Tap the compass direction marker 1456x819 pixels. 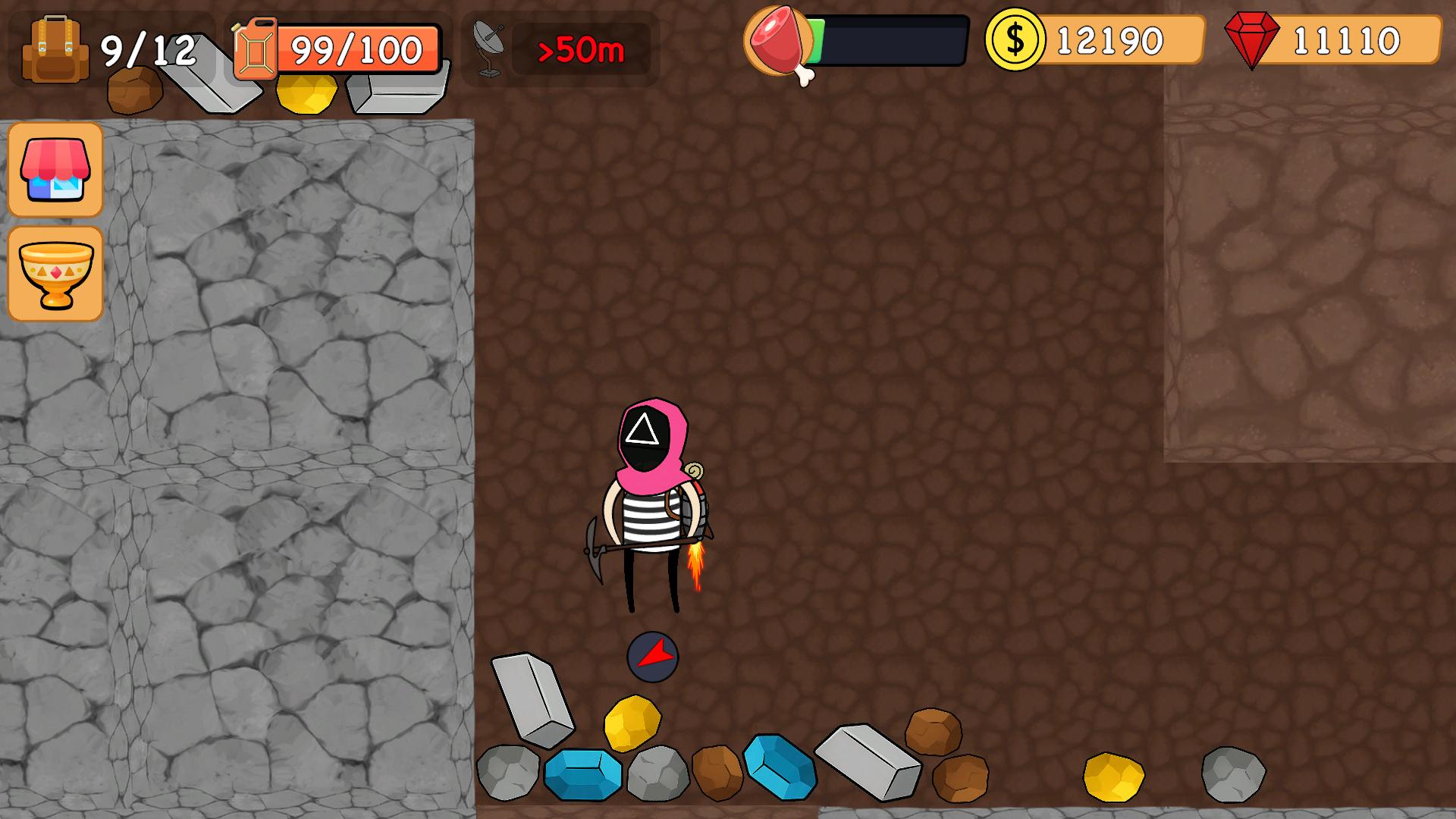(x=651, y=658)
